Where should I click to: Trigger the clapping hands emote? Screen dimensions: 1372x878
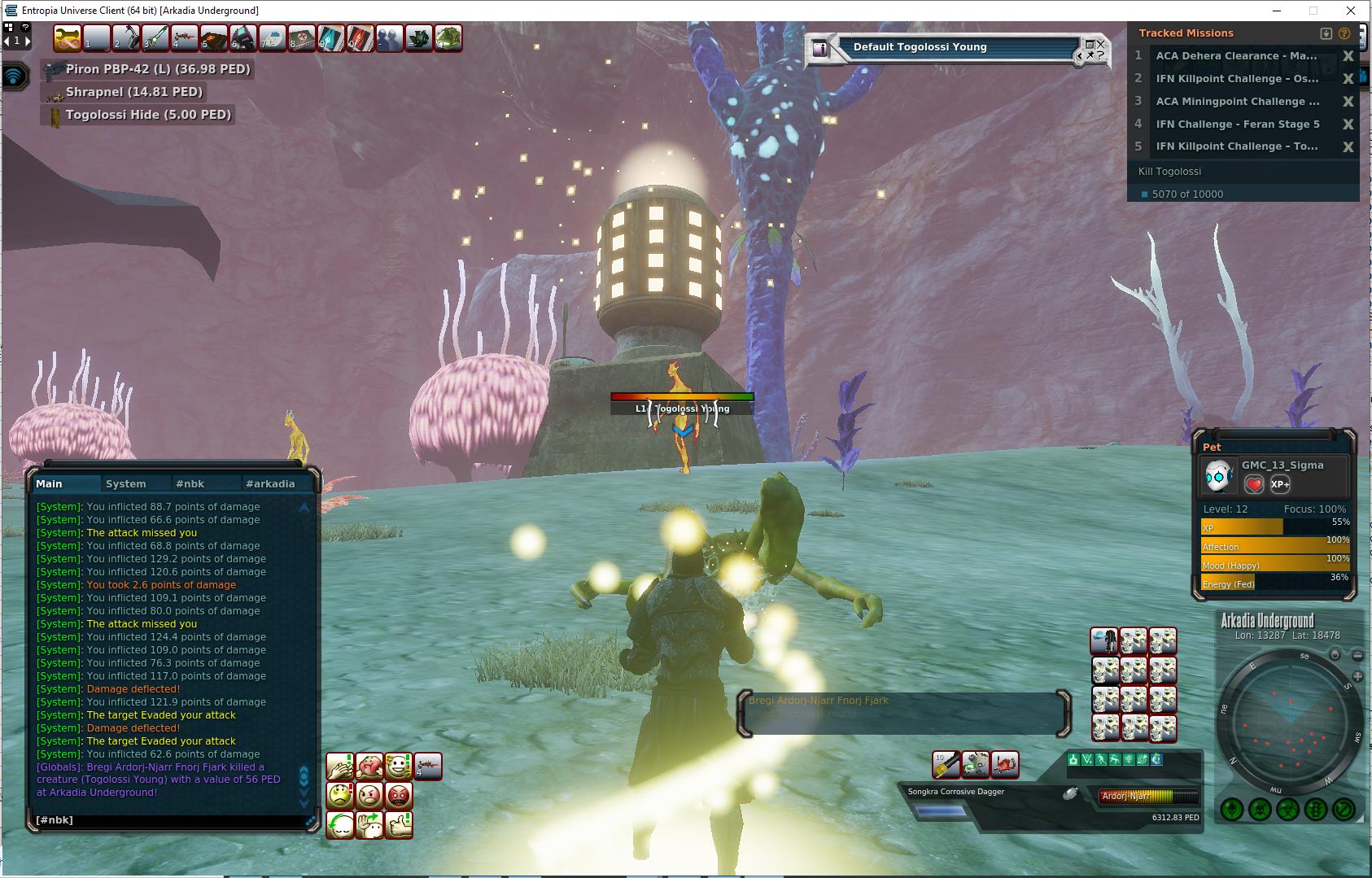340,766
